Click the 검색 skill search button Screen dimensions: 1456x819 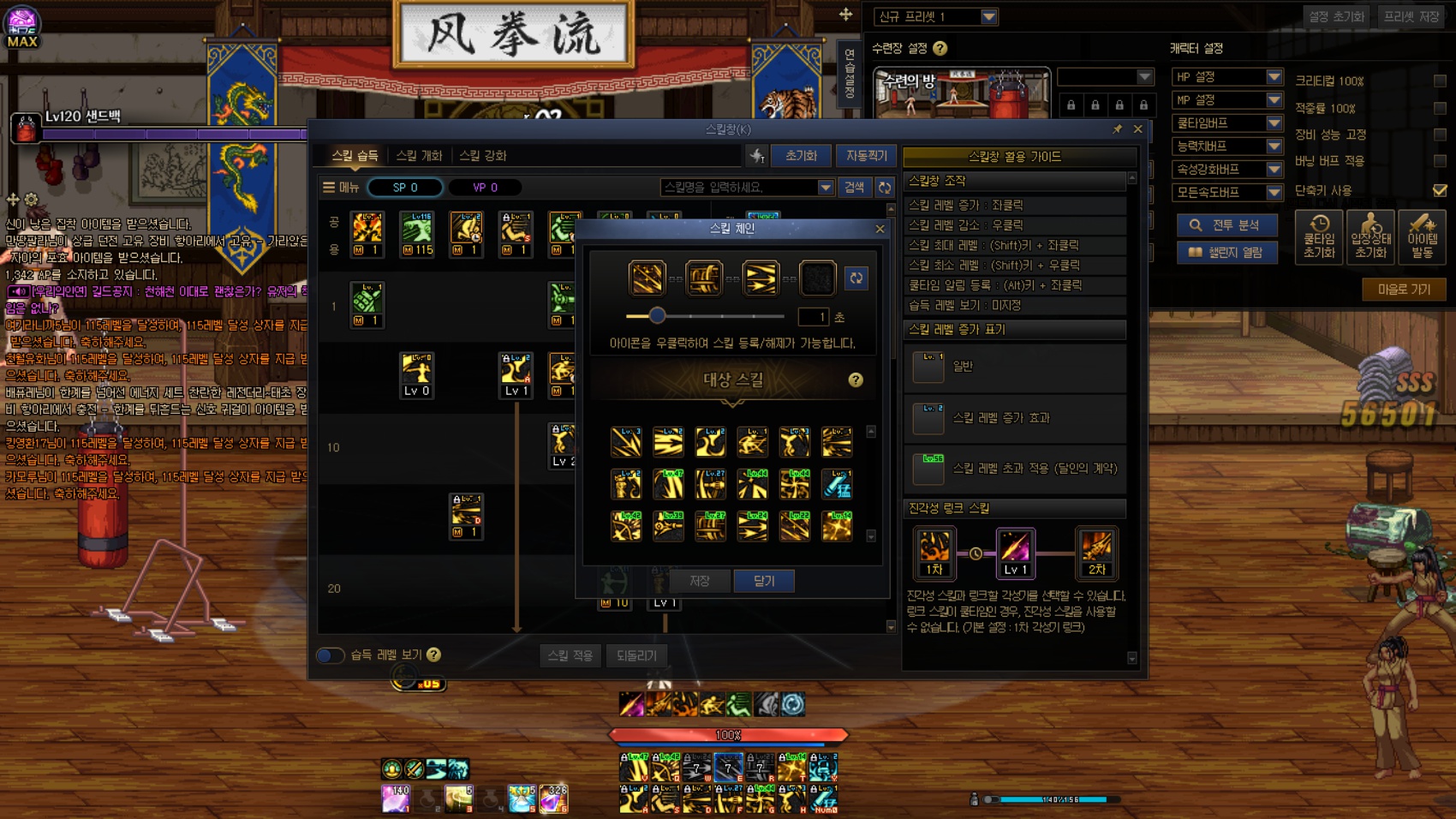click(854, 187)
